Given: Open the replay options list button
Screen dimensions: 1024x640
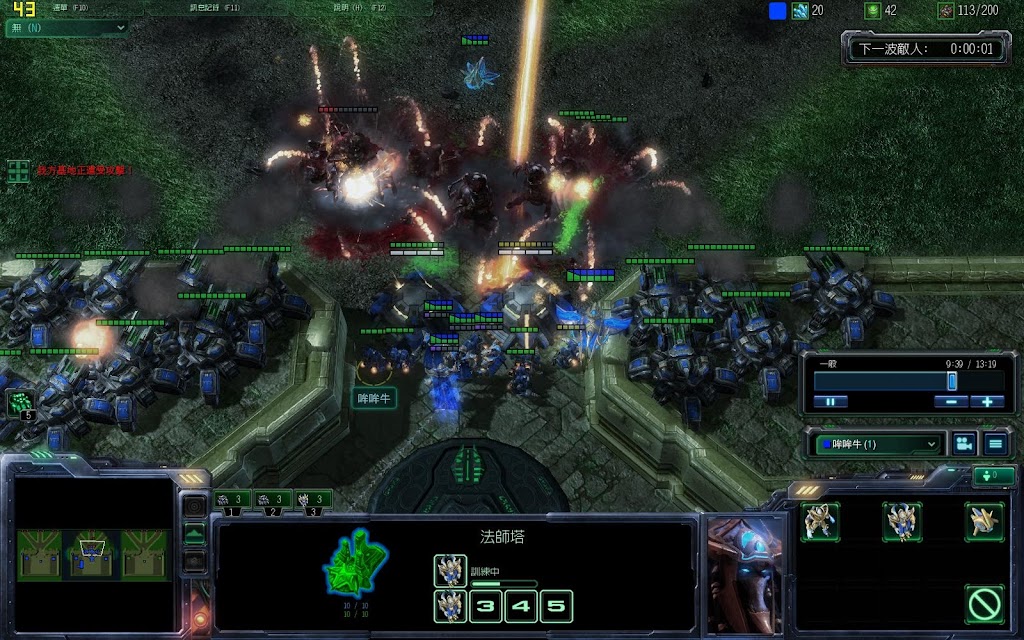Looking at the screenshot, I should pyautogui.click(x=996, y=444).
